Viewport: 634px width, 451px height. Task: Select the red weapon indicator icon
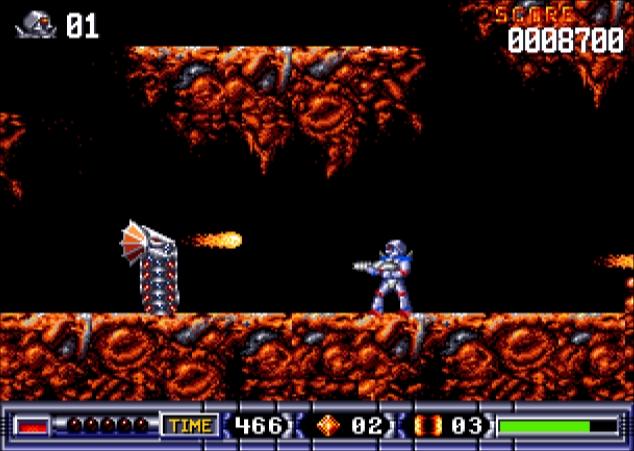tap(33, 426)
